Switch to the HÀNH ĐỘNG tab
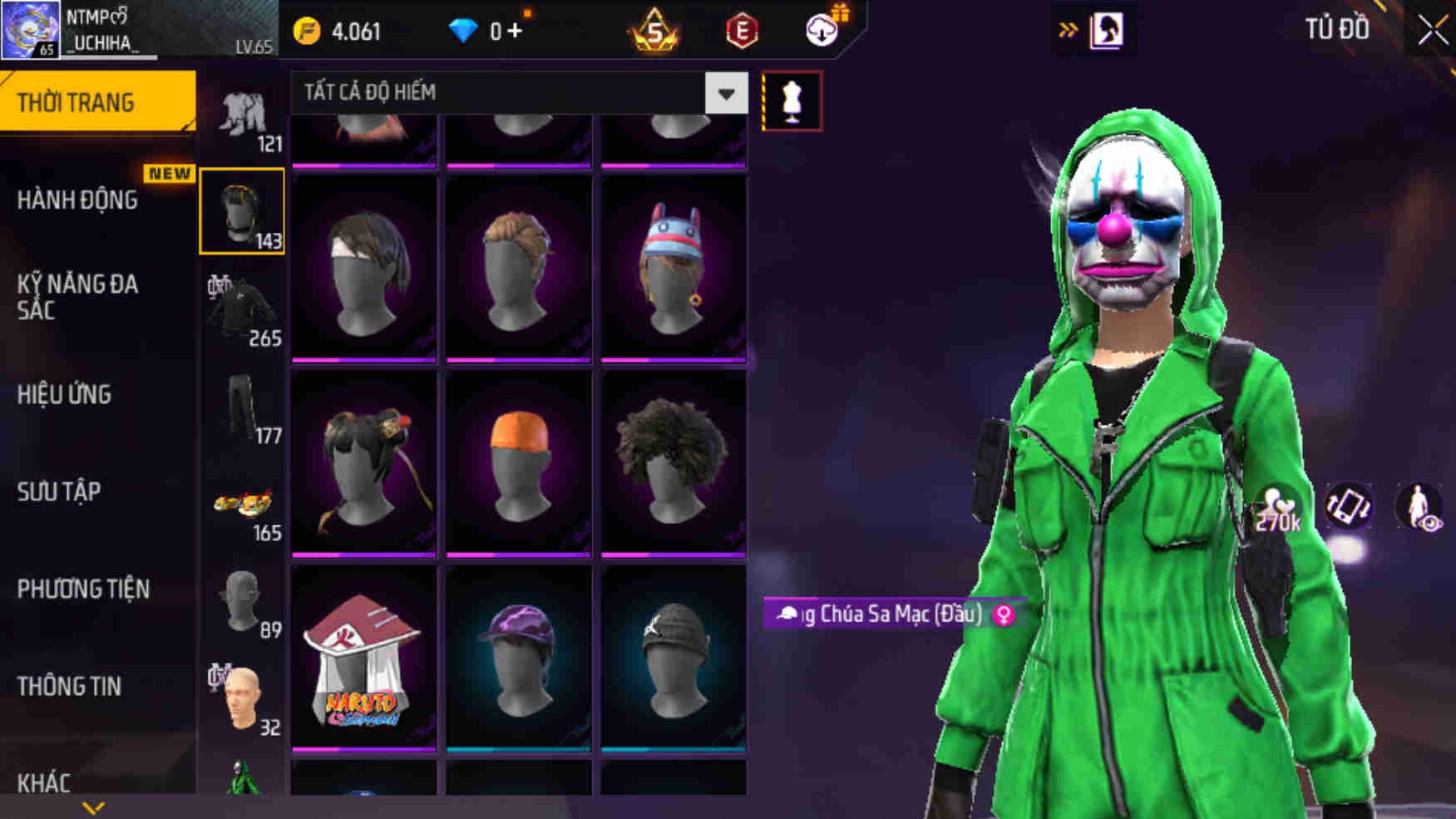 [79, 201]
